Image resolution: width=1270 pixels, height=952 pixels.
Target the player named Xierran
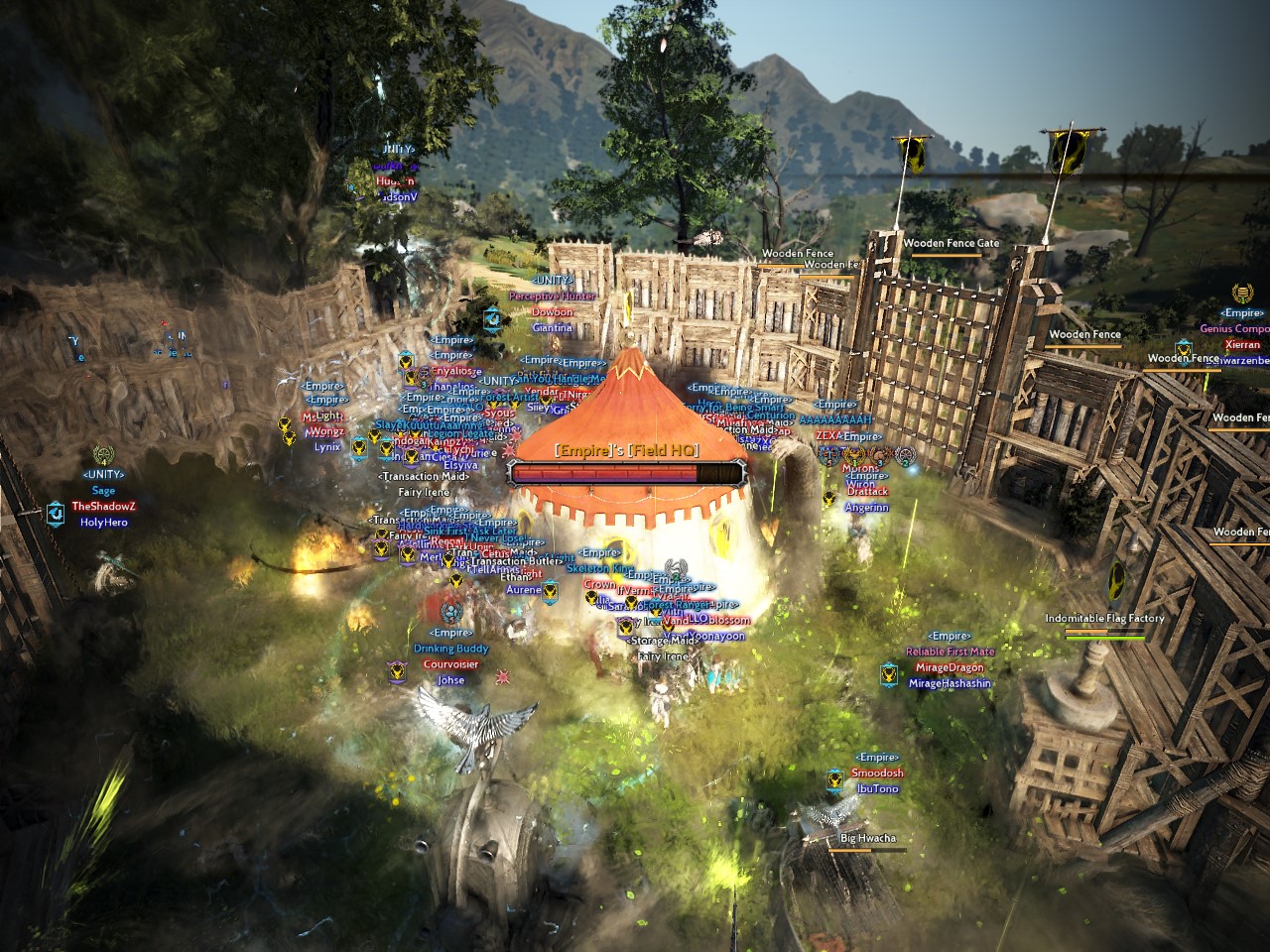(1243, 344)
